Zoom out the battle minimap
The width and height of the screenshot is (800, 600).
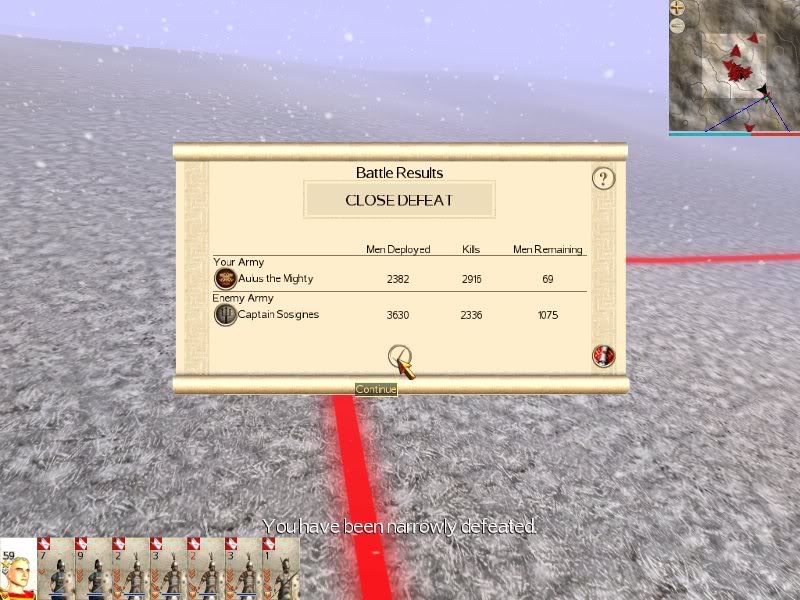click(677, 24)
